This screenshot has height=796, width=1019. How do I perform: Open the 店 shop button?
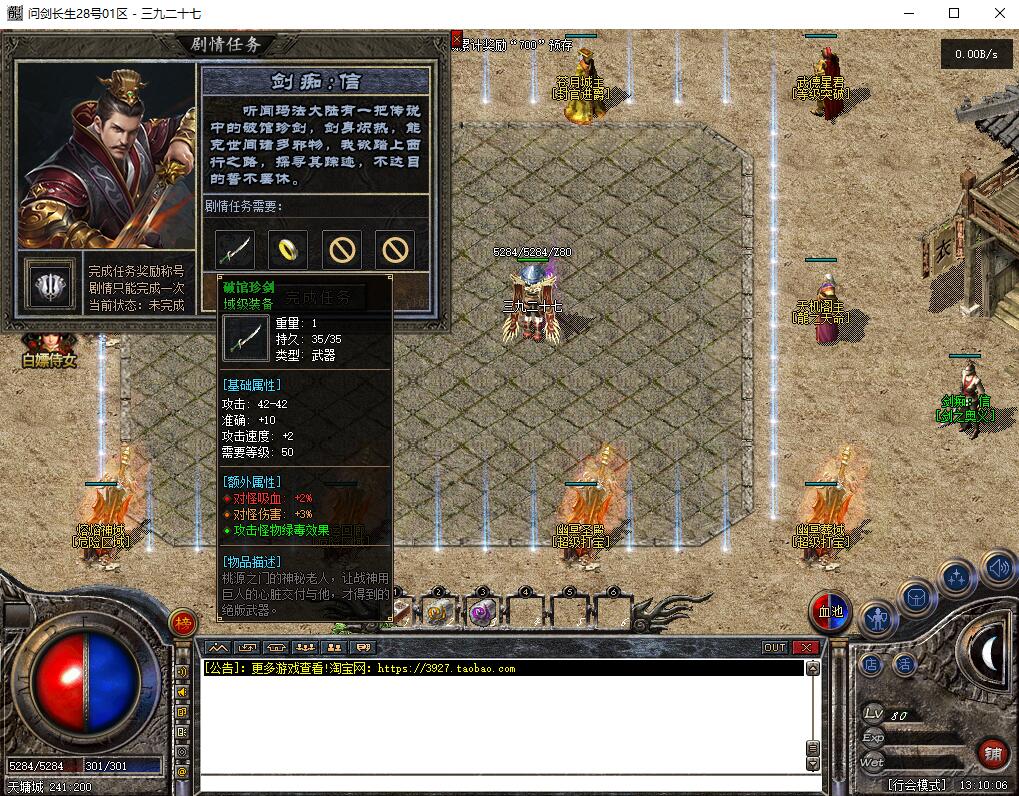(871, 663)
